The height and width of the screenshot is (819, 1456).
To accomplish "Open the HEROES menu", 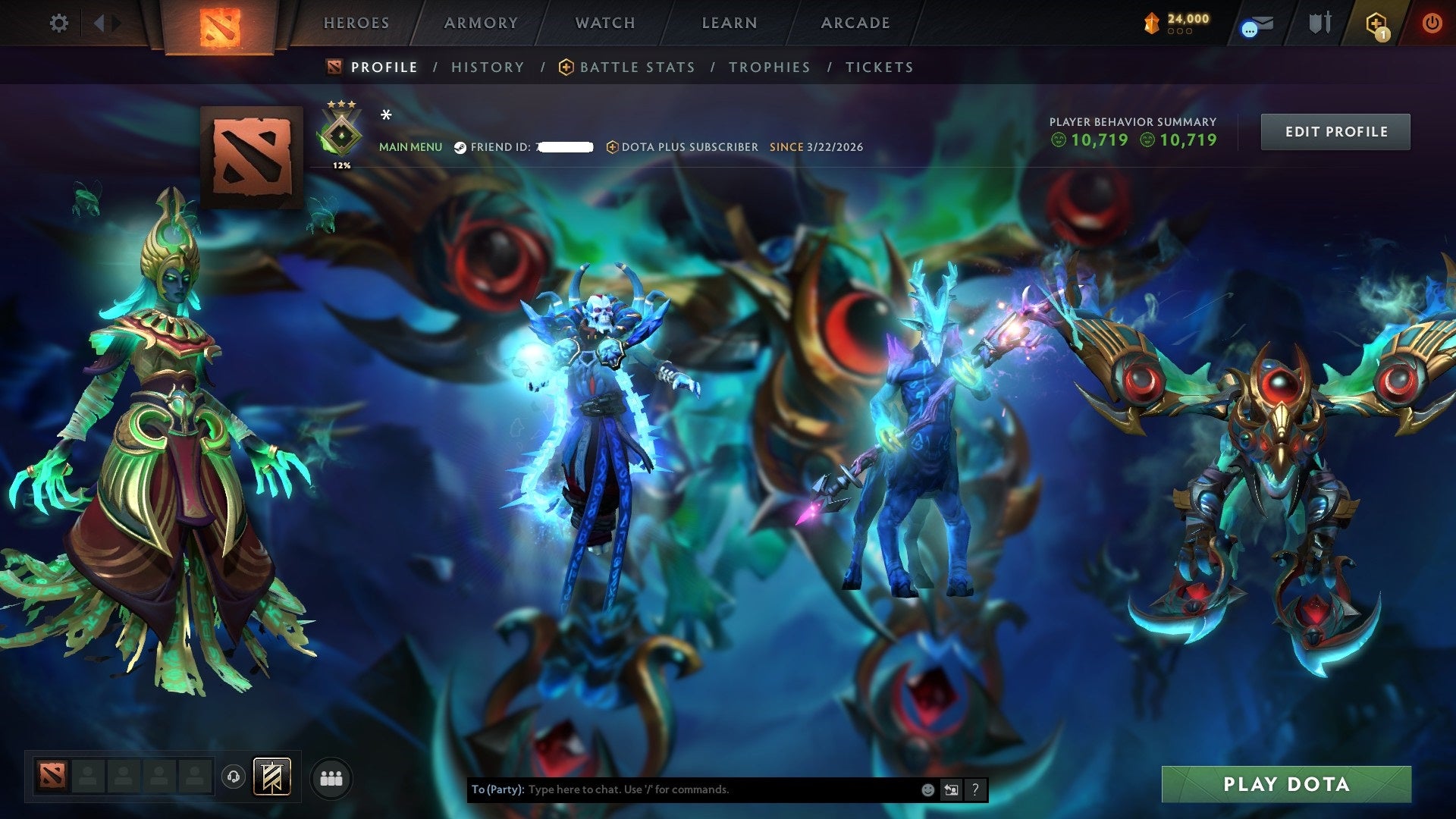I will 356,23.
